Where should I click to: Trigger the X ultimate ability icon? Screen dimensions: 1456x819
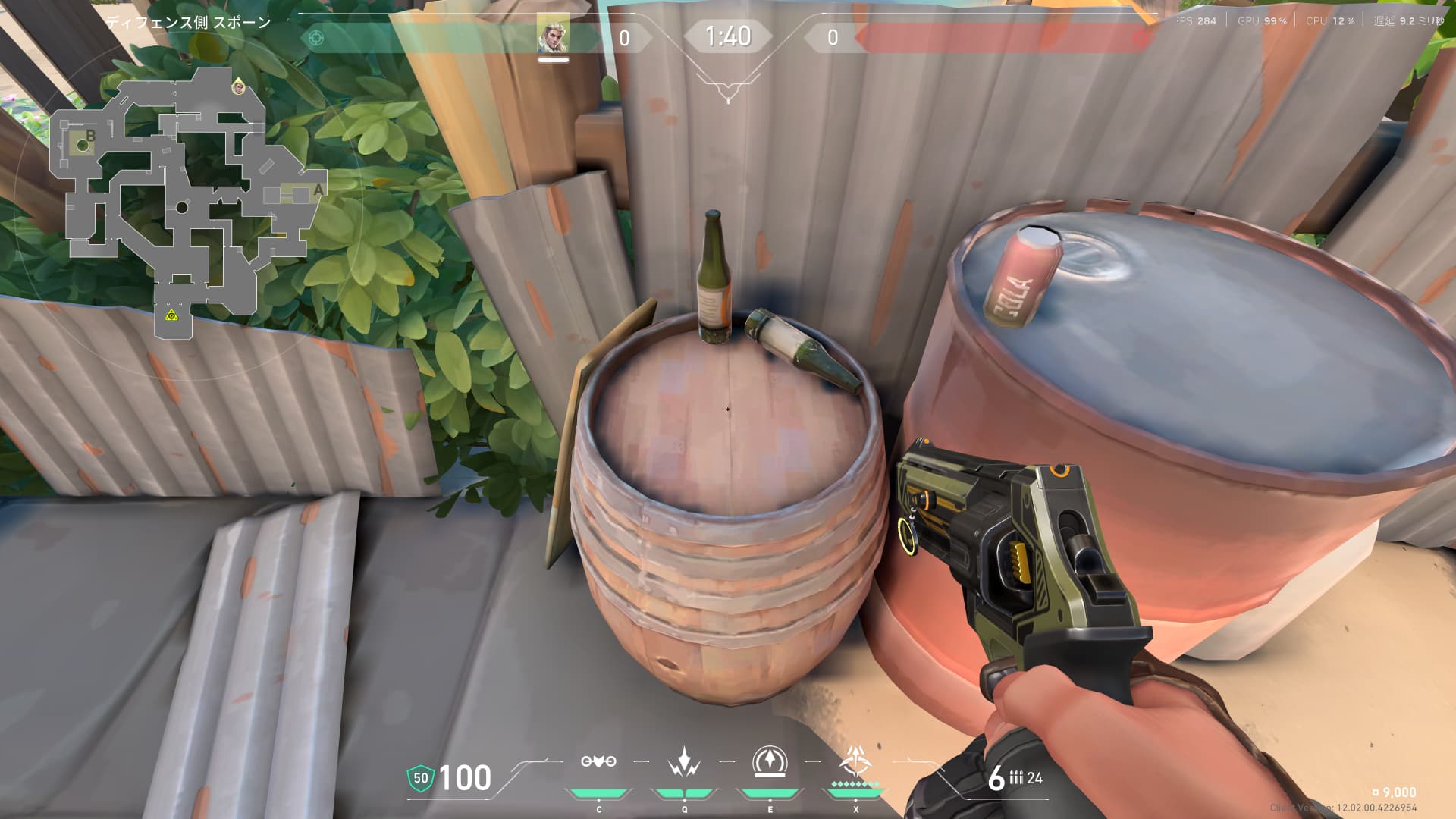[855, 762]
